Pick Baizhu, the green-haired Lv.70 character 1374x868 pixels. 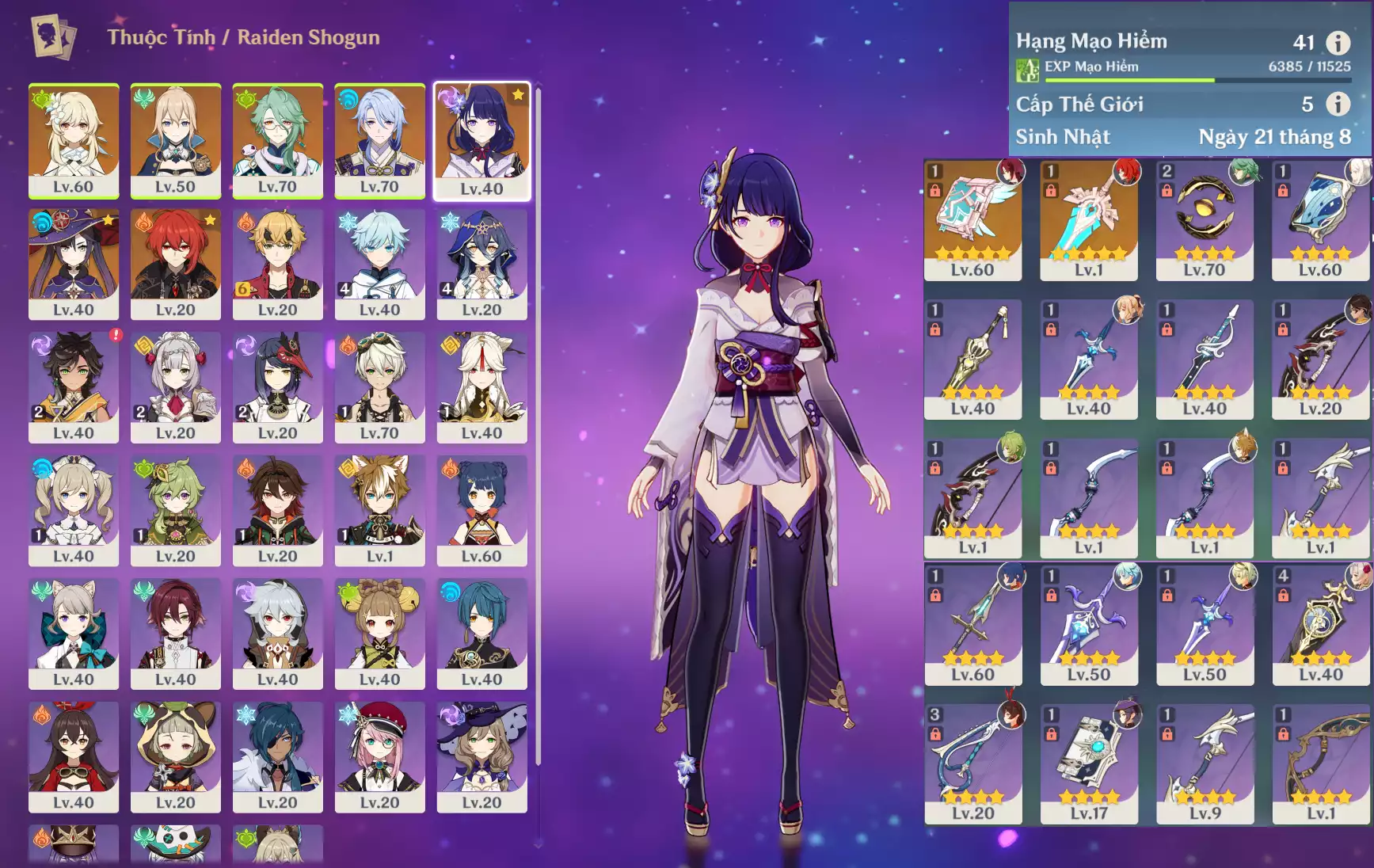(277, 139)
